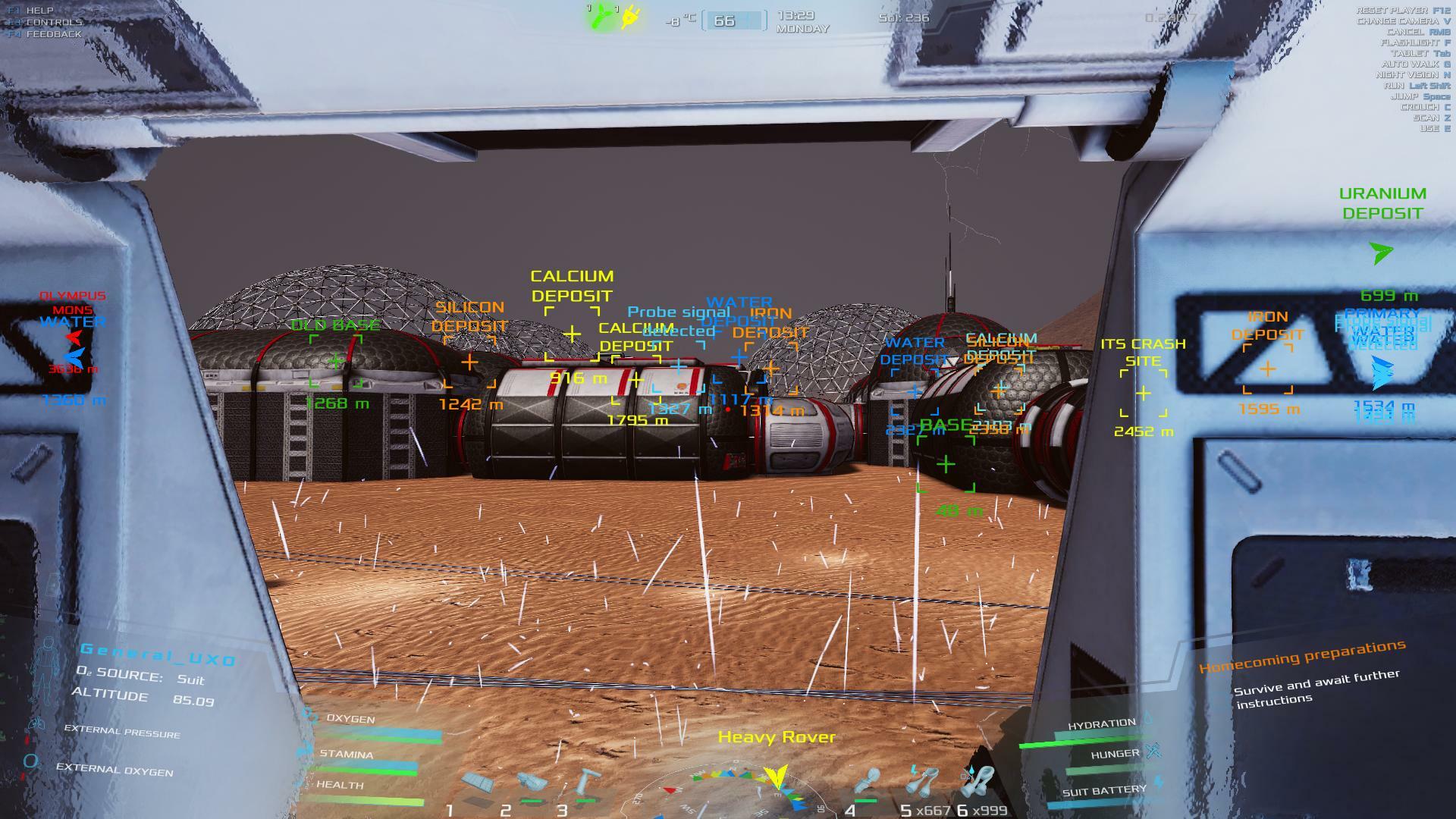
Task: Click the red Olympus Mons direction arrow
Action: [x=74, y=337]
